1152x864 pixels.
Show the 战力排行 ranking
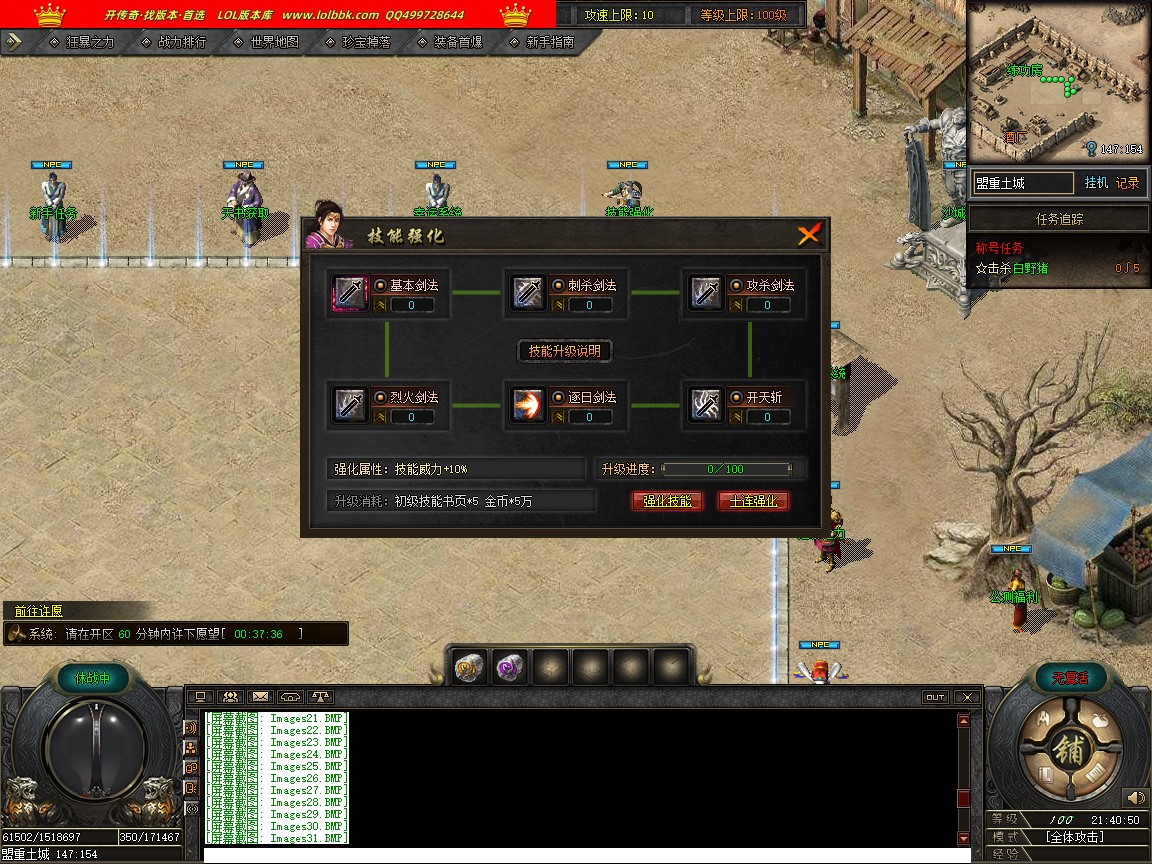tap(182, 42)
